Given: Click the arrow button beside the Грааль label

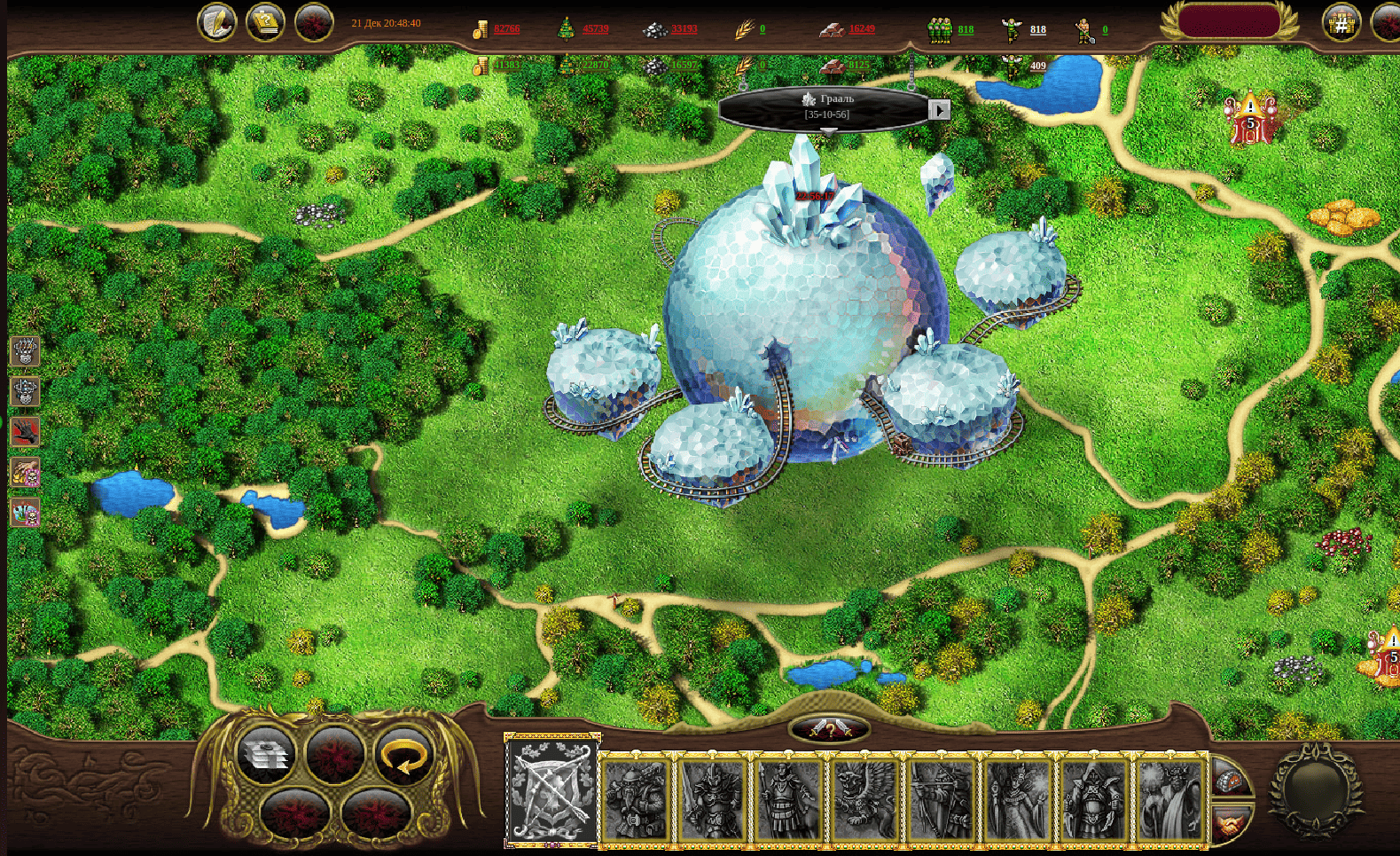Looking at the screenshot, I should tap(939, 110).
